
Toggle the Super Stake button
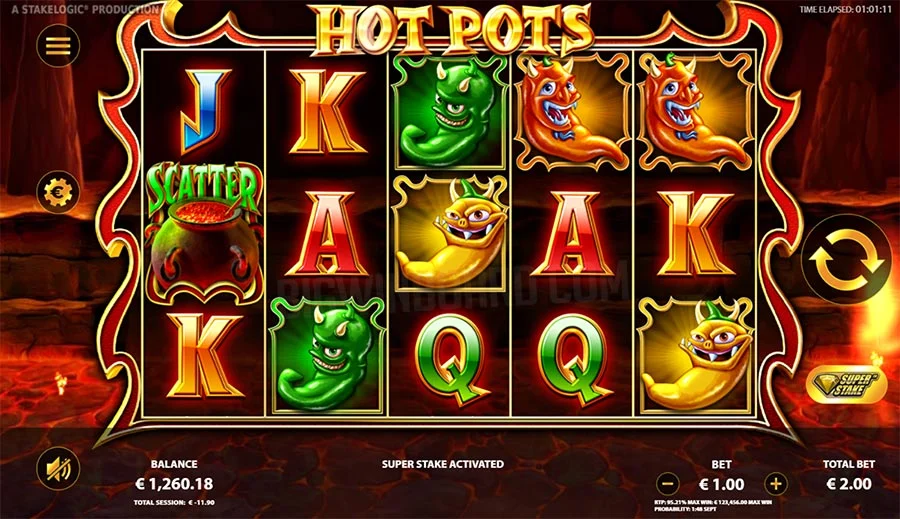(x=846, y=386)
